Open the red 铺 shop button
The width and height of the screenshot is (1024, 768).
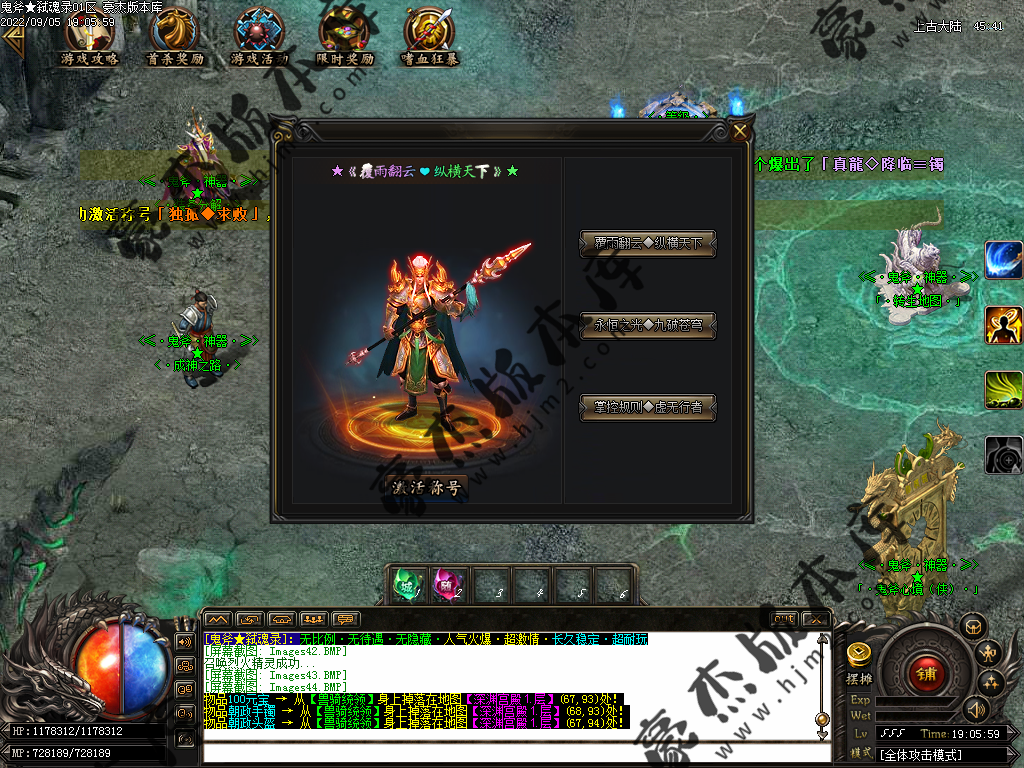coord(926,673)
